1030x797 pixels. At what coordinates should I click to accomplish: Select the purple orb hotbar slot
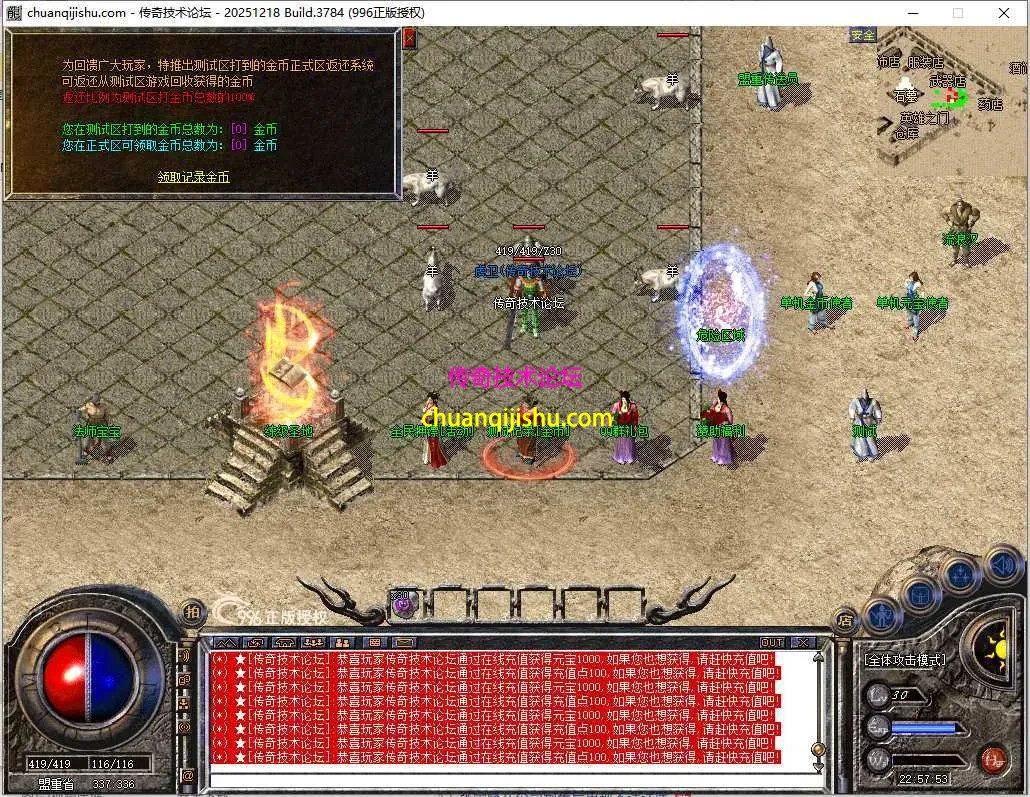pyautogui.click(x=402, y=602)
